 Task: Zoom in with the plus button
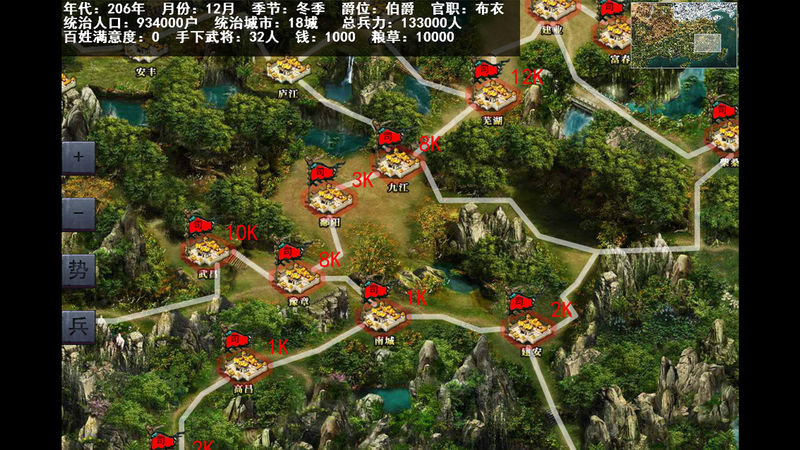79,157
